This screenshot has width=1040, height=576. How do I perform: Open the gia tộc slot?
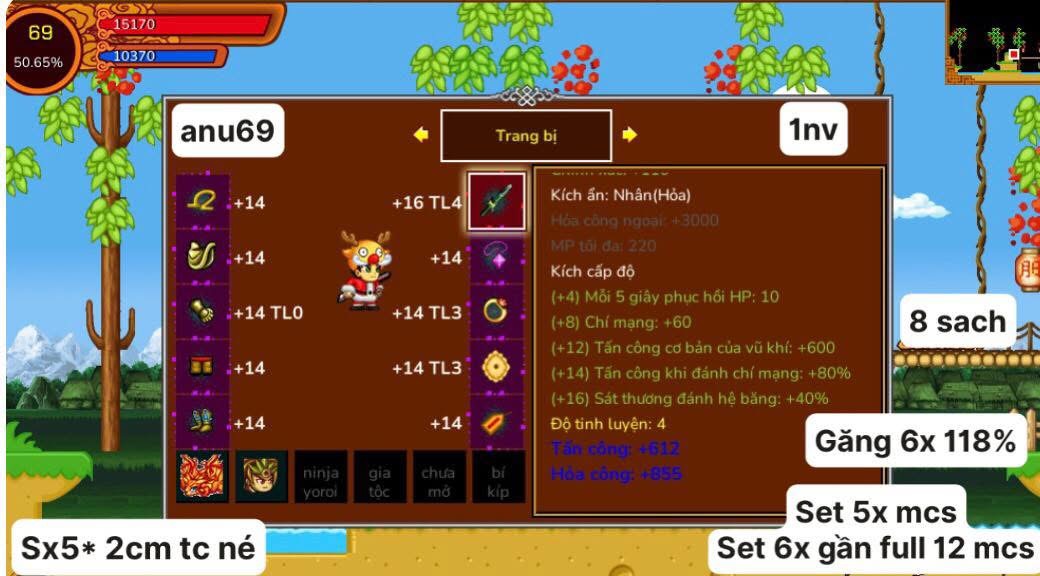[380, 477]
